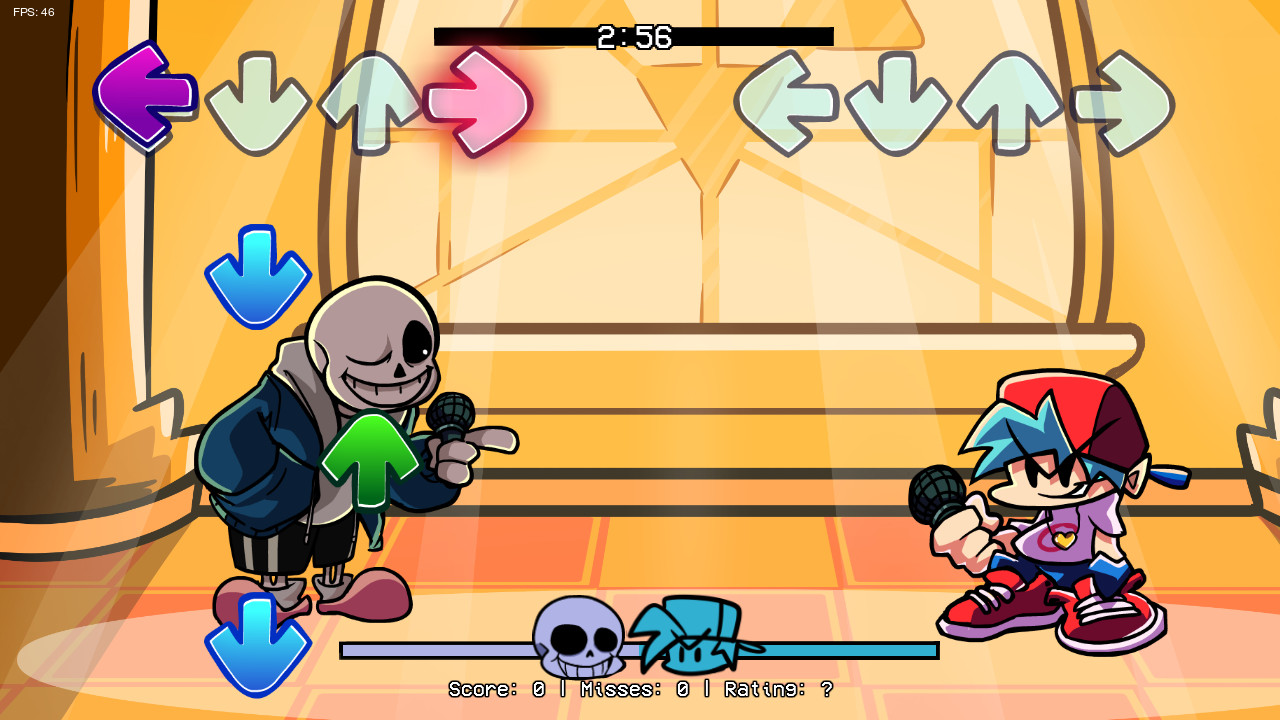Click the Sans skull health icon
The image size is (1280, 720).
coord(578,640)
